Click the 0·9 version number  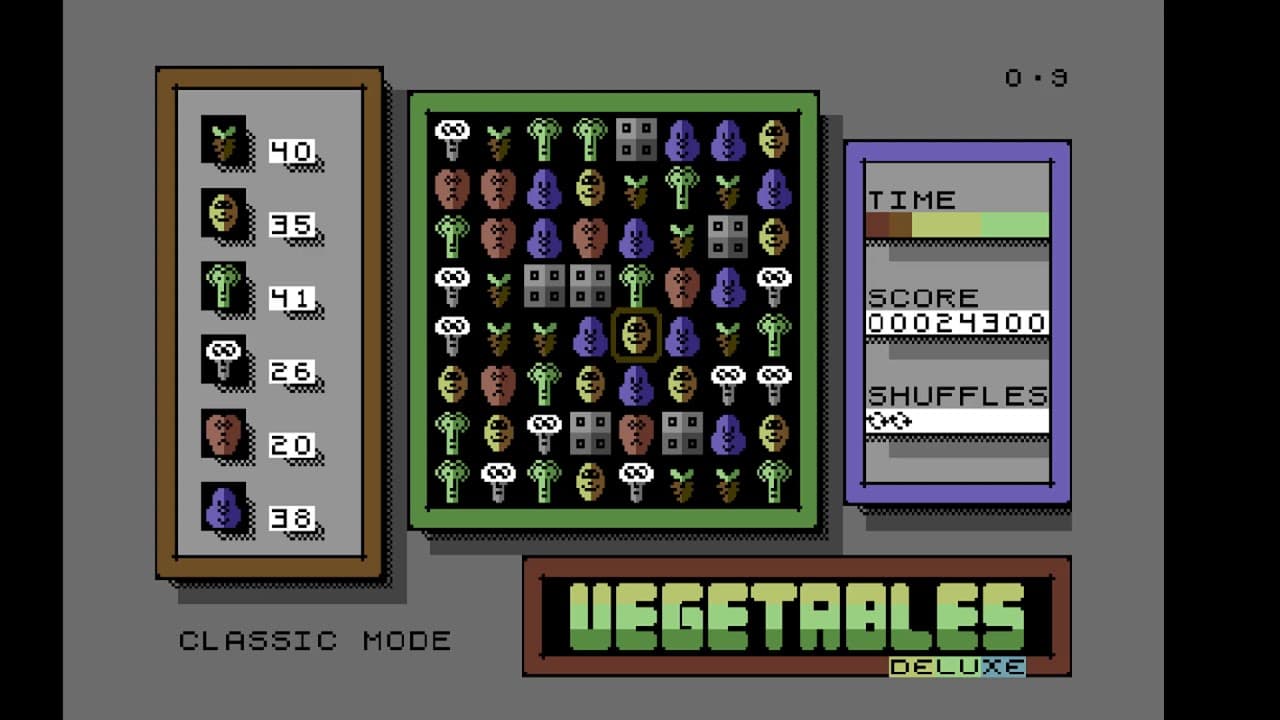point(1035,75)
